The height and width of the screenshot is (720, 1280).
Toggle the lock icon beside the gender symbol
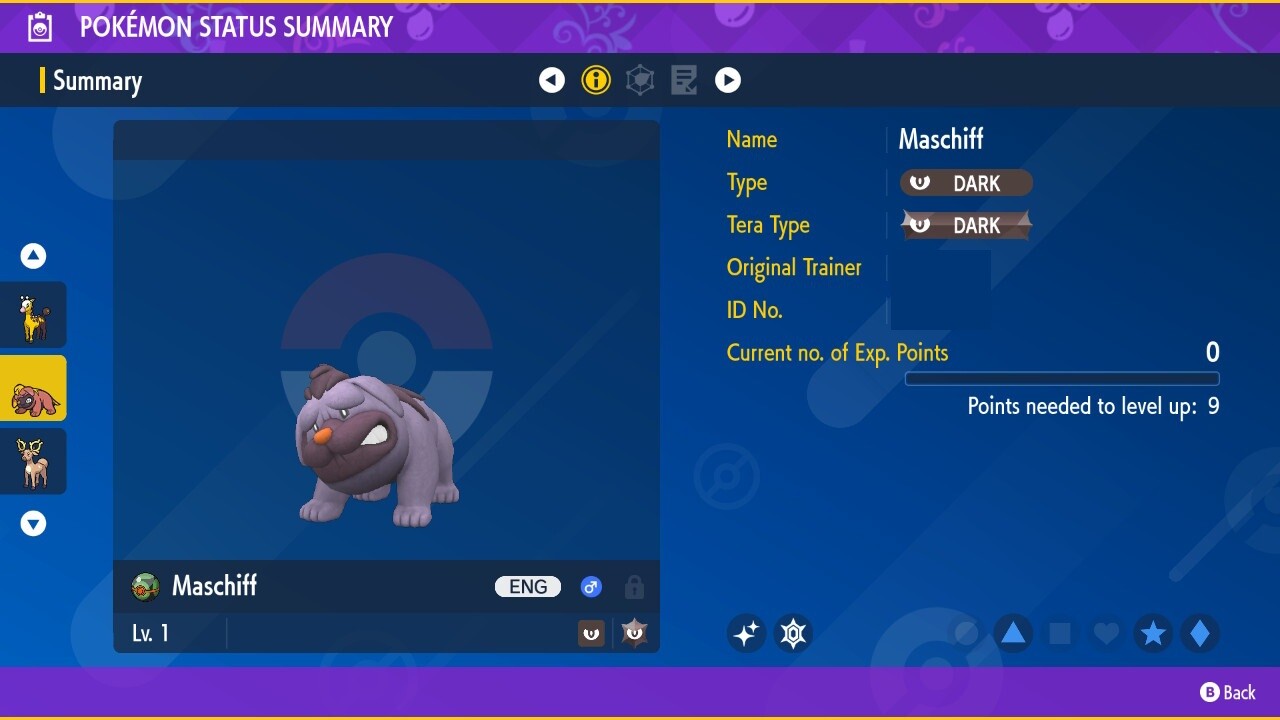pyautogui.click(x=634, y=587)
